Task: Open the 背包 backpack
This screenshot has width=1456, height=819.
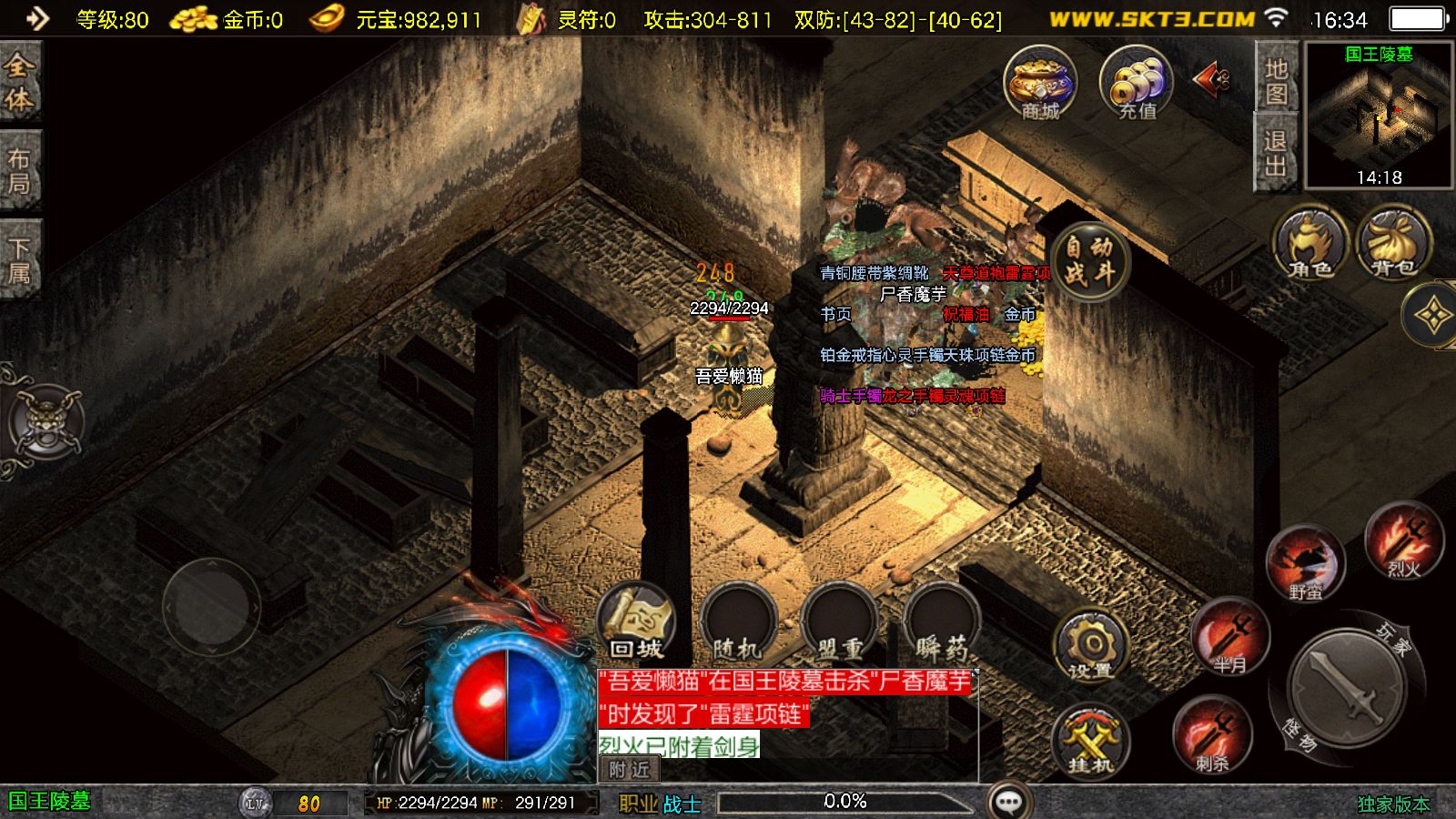Action: pyautogui.click(x=1393, y=243)
